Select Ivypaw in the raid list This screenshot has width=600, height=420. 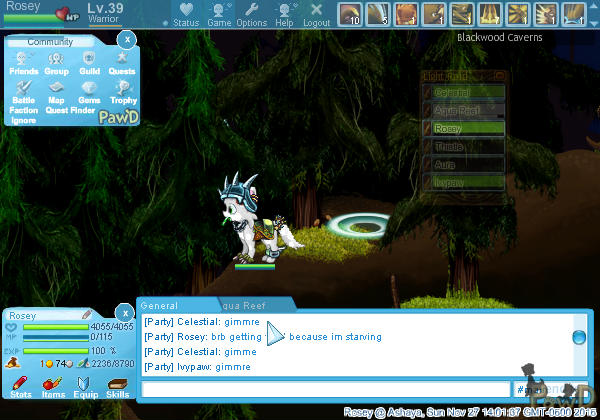(464, 182)
